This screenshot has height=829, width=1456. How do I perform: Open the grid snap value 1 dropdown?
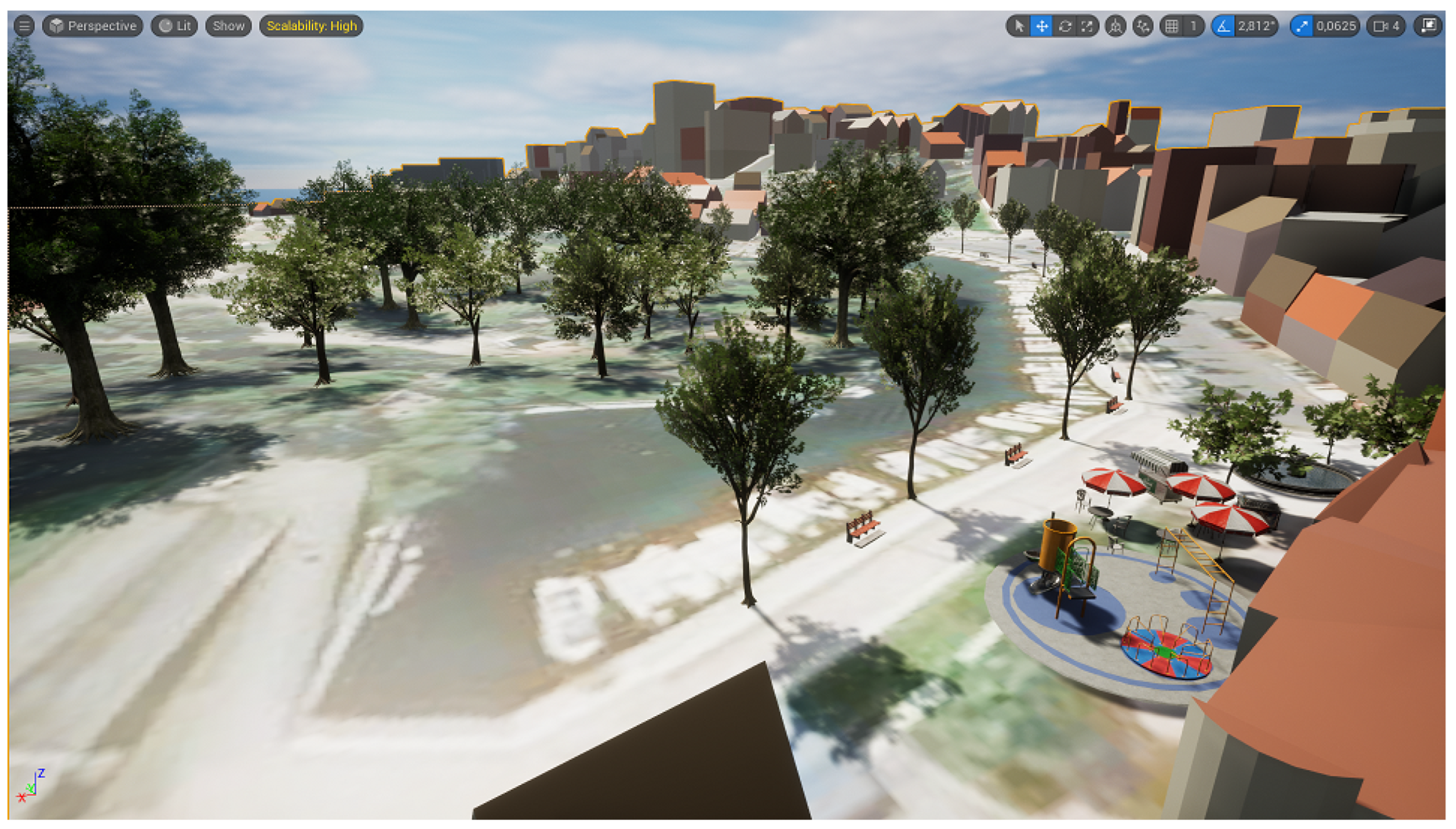pyautogui.click(x=1193, y=26)
